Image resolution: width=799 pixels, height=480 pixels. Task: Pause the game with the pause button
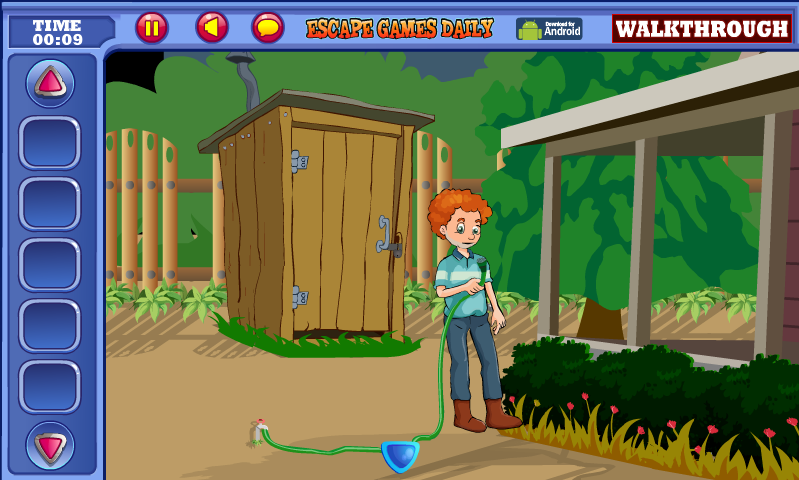click(x=152, y=27)
